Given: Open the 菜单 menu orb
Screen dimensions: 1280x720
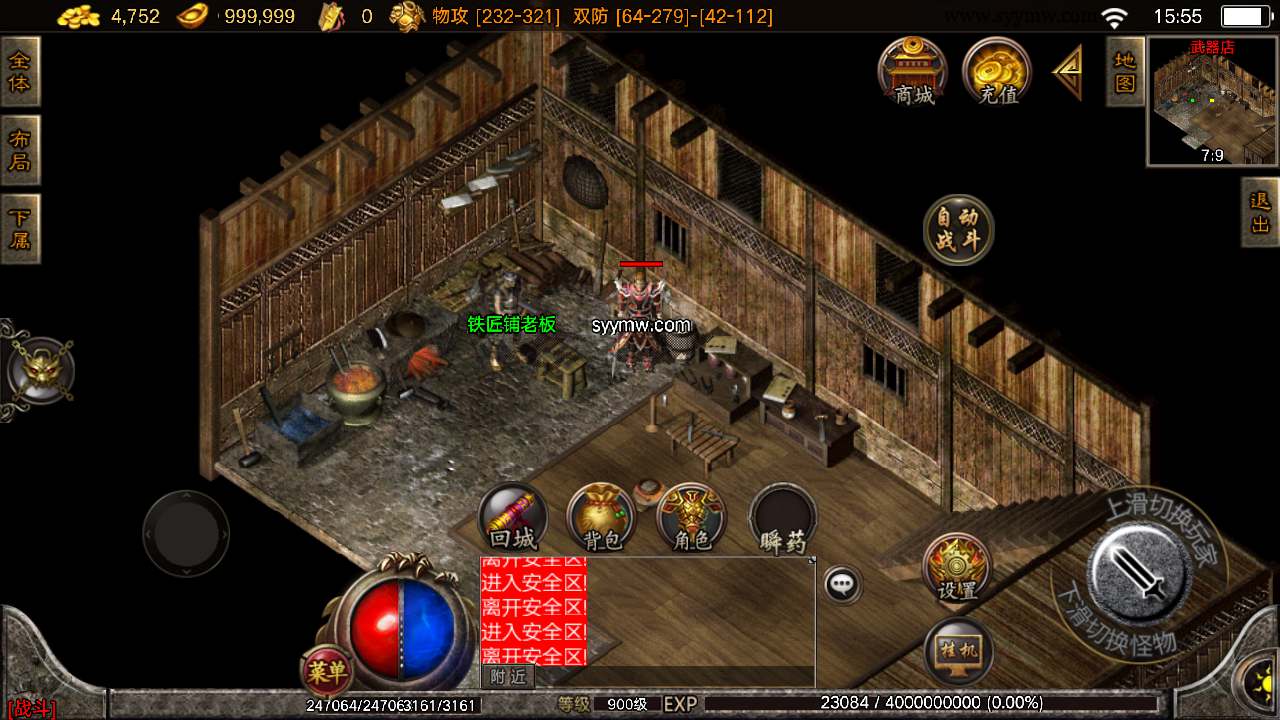Looking at the screenshot, I should pos(326,672).
